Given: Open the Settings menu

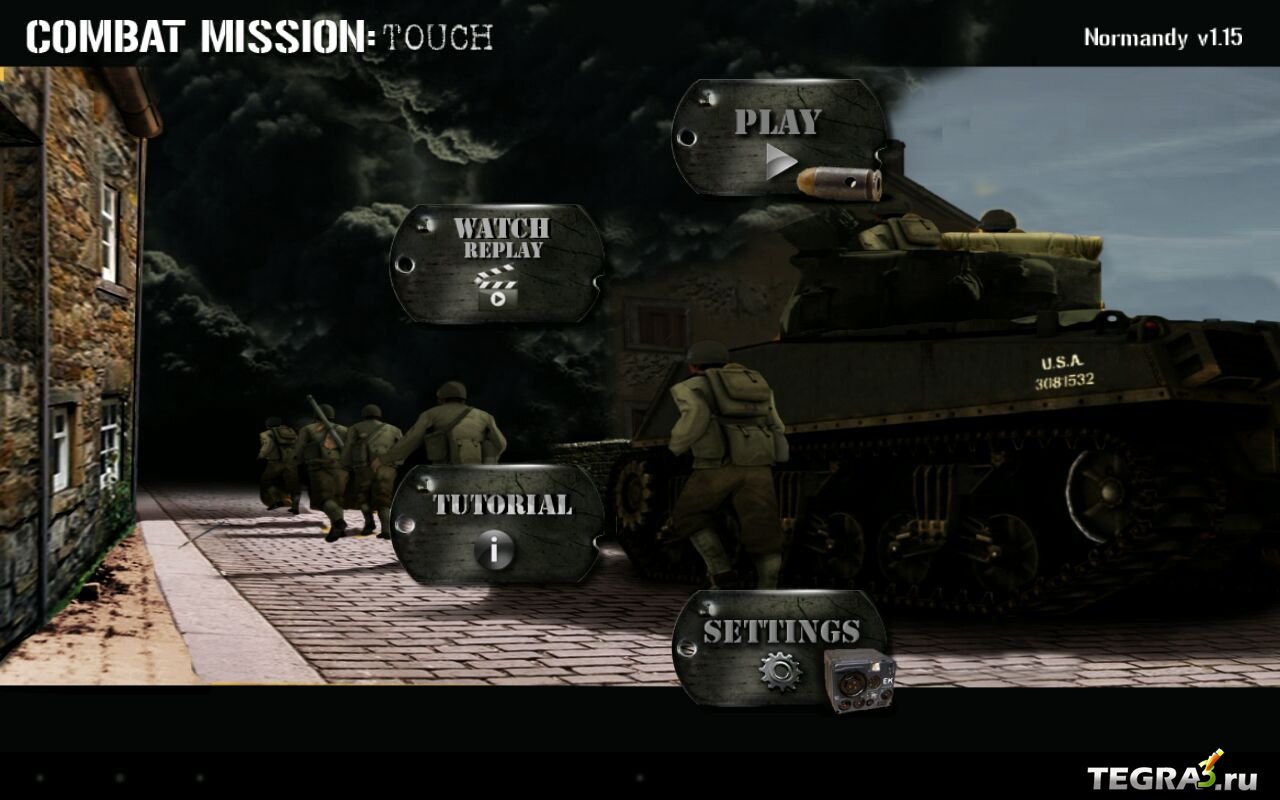Looking at the screenshot, I should [780, 647].
